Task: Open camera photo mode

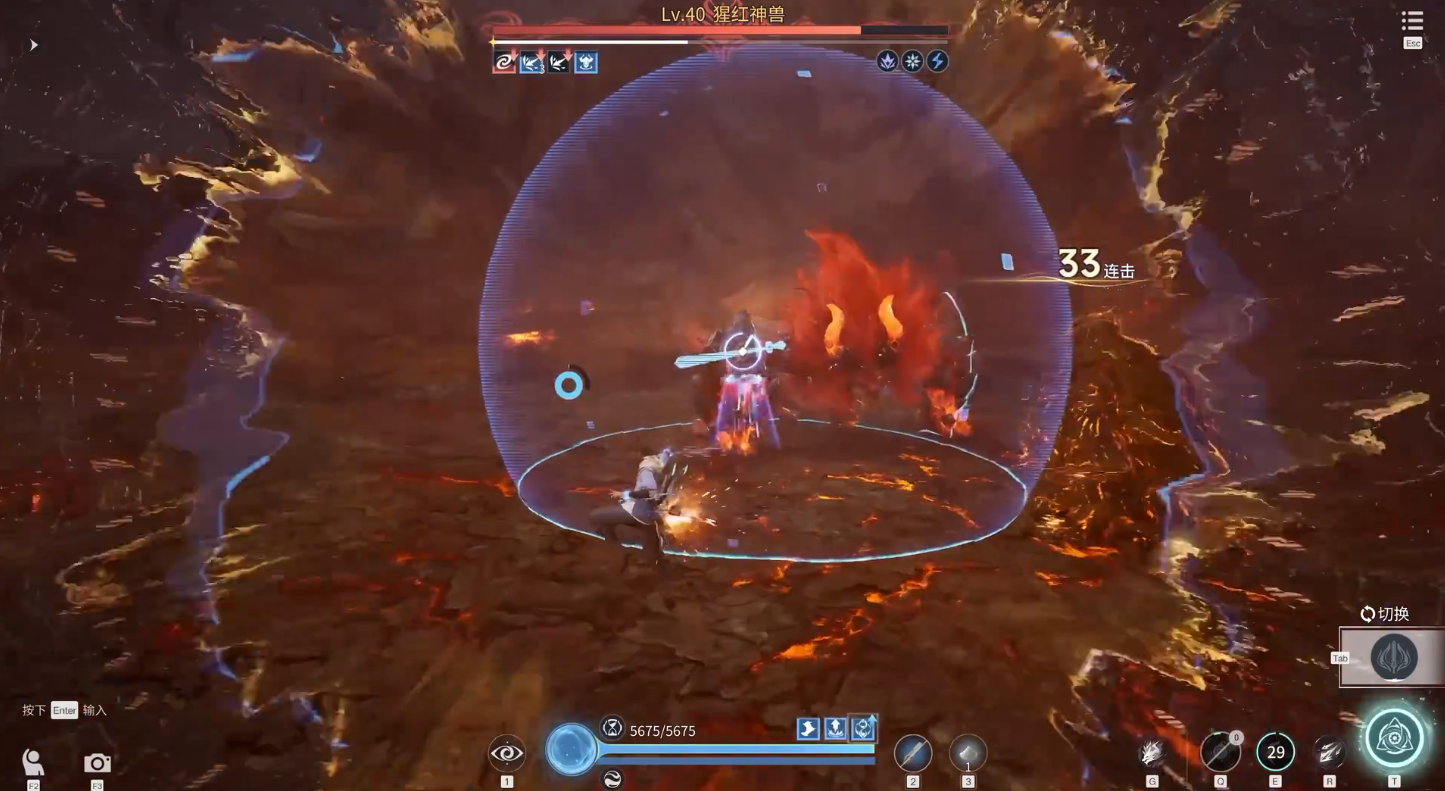Action: coord(97,763)
